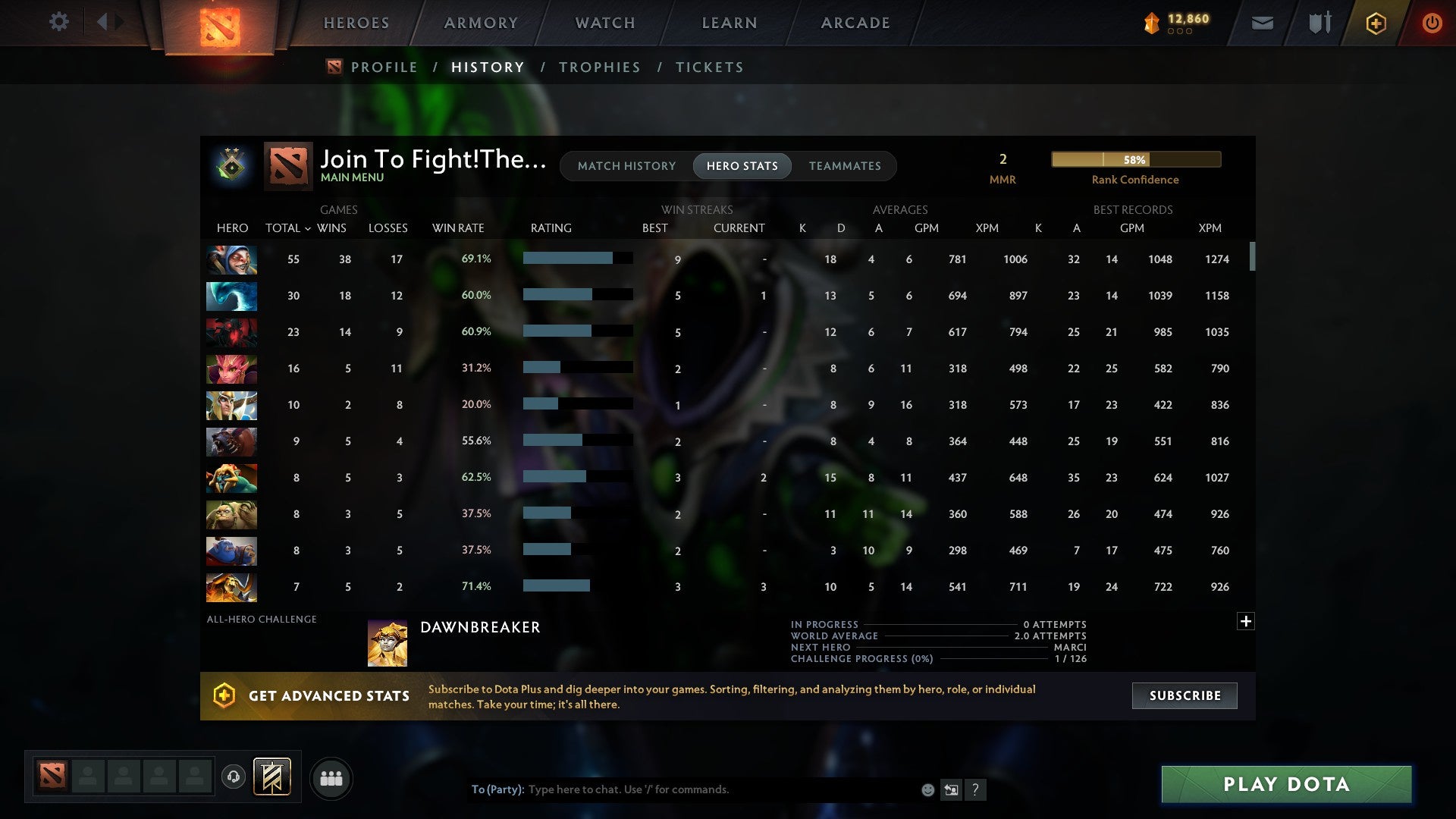Screen dimensions: 1456x819
Task: Expand the All-Hero Challenge panel with plus icon
Action: tap(1246, 620)
